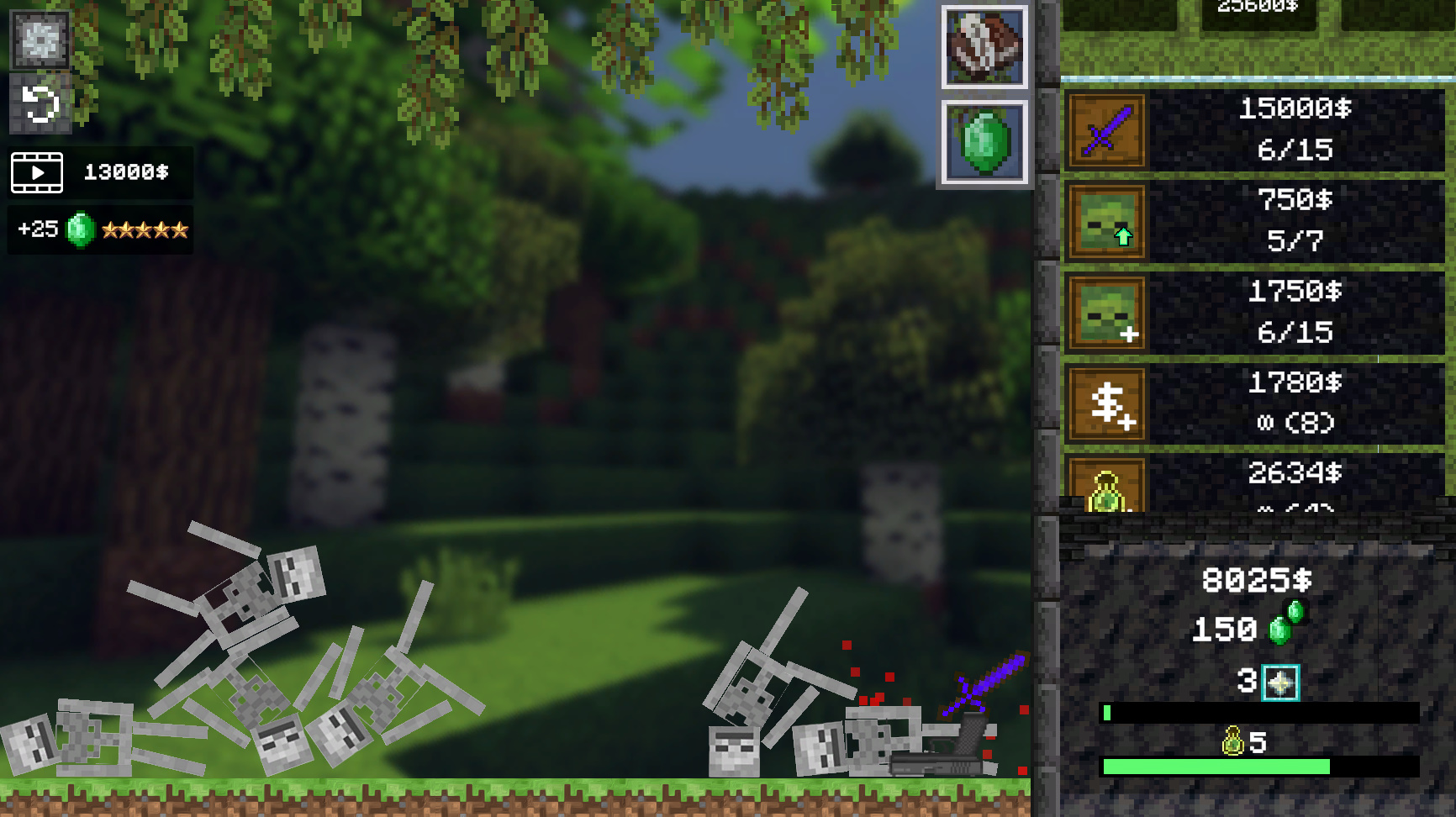Open the 8025$ currency details

click(x=1255, y=579)
